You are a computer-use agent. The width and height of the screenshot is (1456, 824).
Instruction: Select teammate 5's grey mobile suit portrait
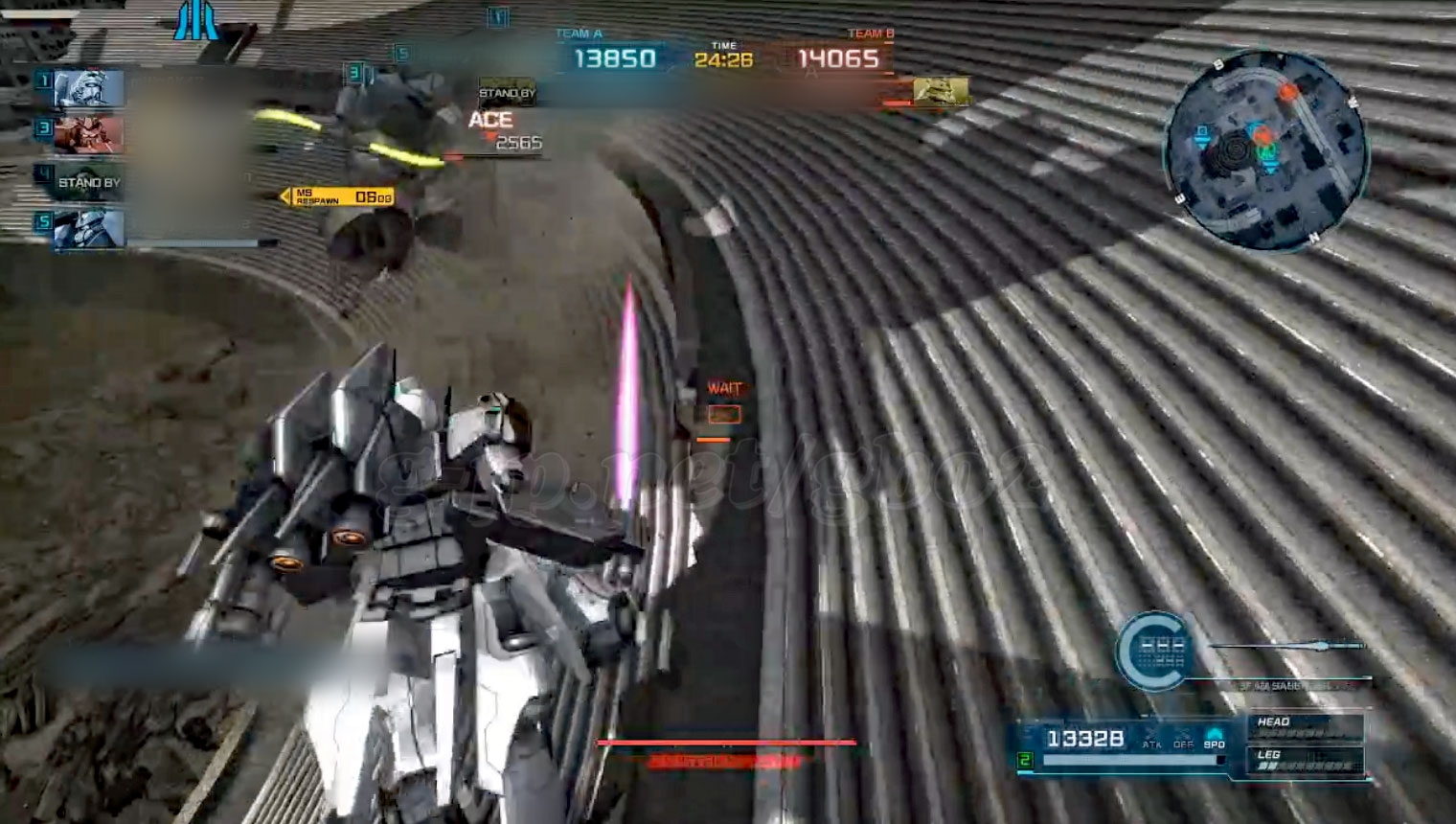[x=89, y=228]
